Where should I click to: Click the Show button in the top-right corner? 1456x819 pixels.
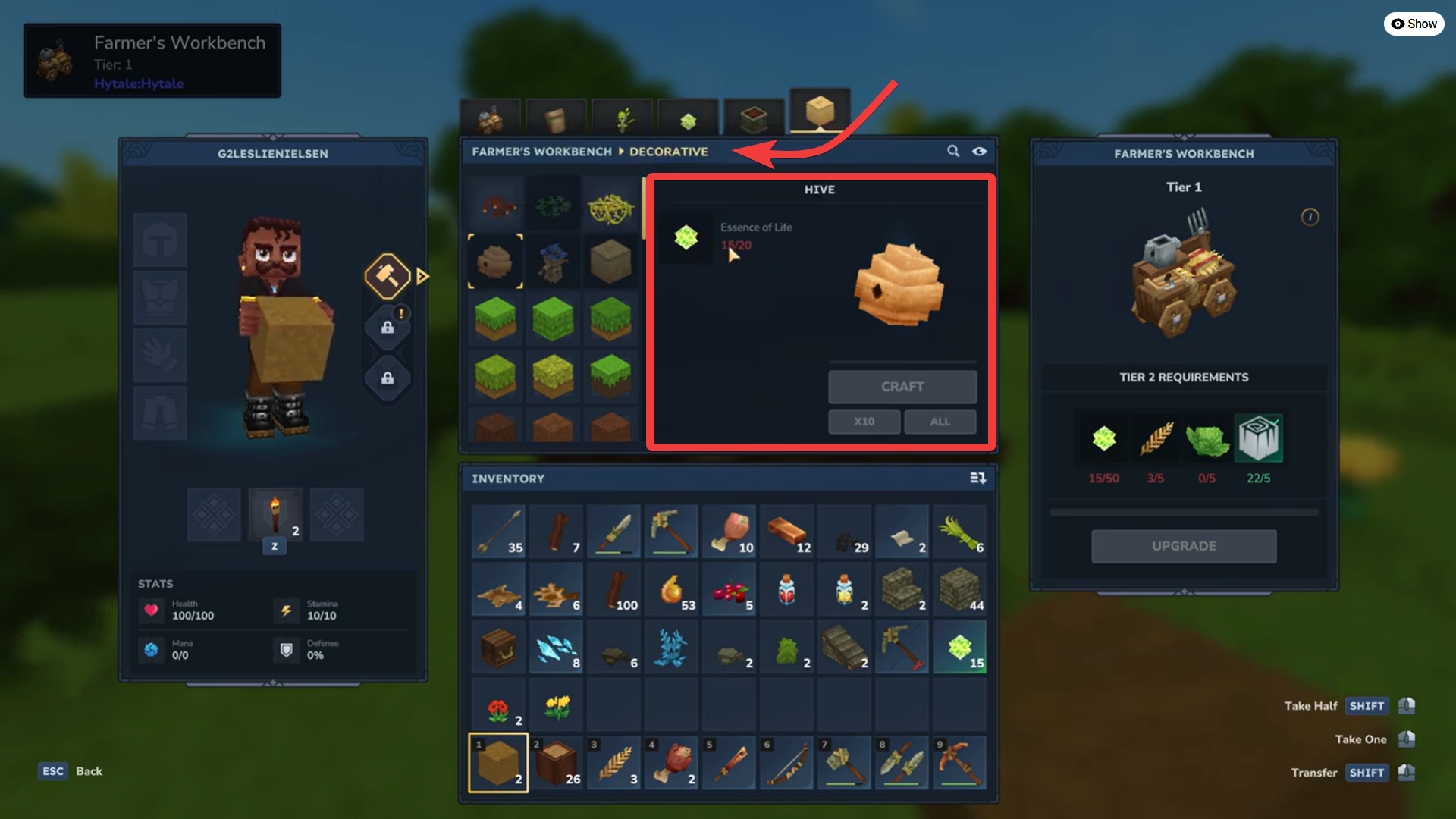coord(1414,24)
